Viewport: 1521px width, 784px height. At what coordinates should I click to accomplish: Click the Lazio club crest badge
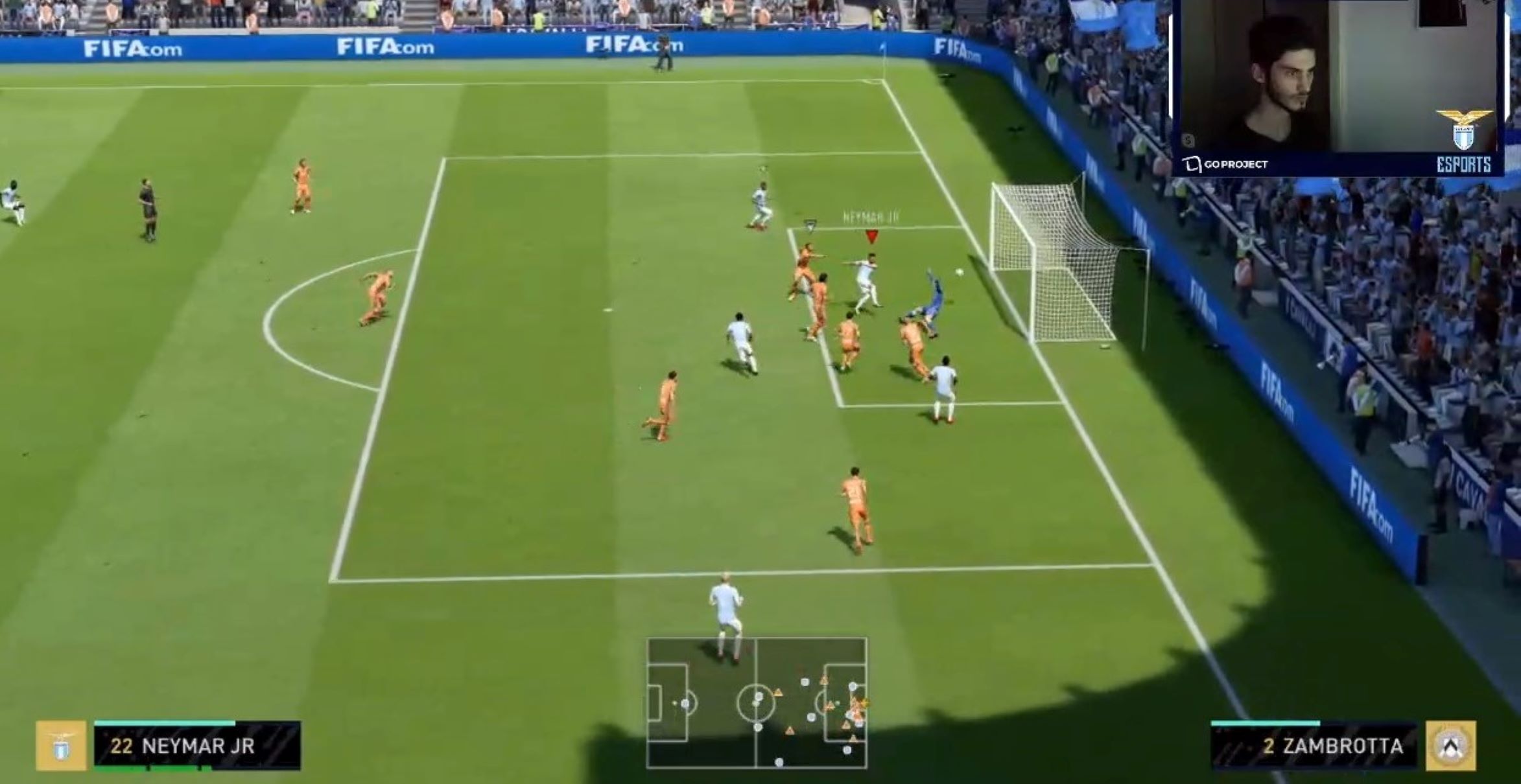(61, 746)
